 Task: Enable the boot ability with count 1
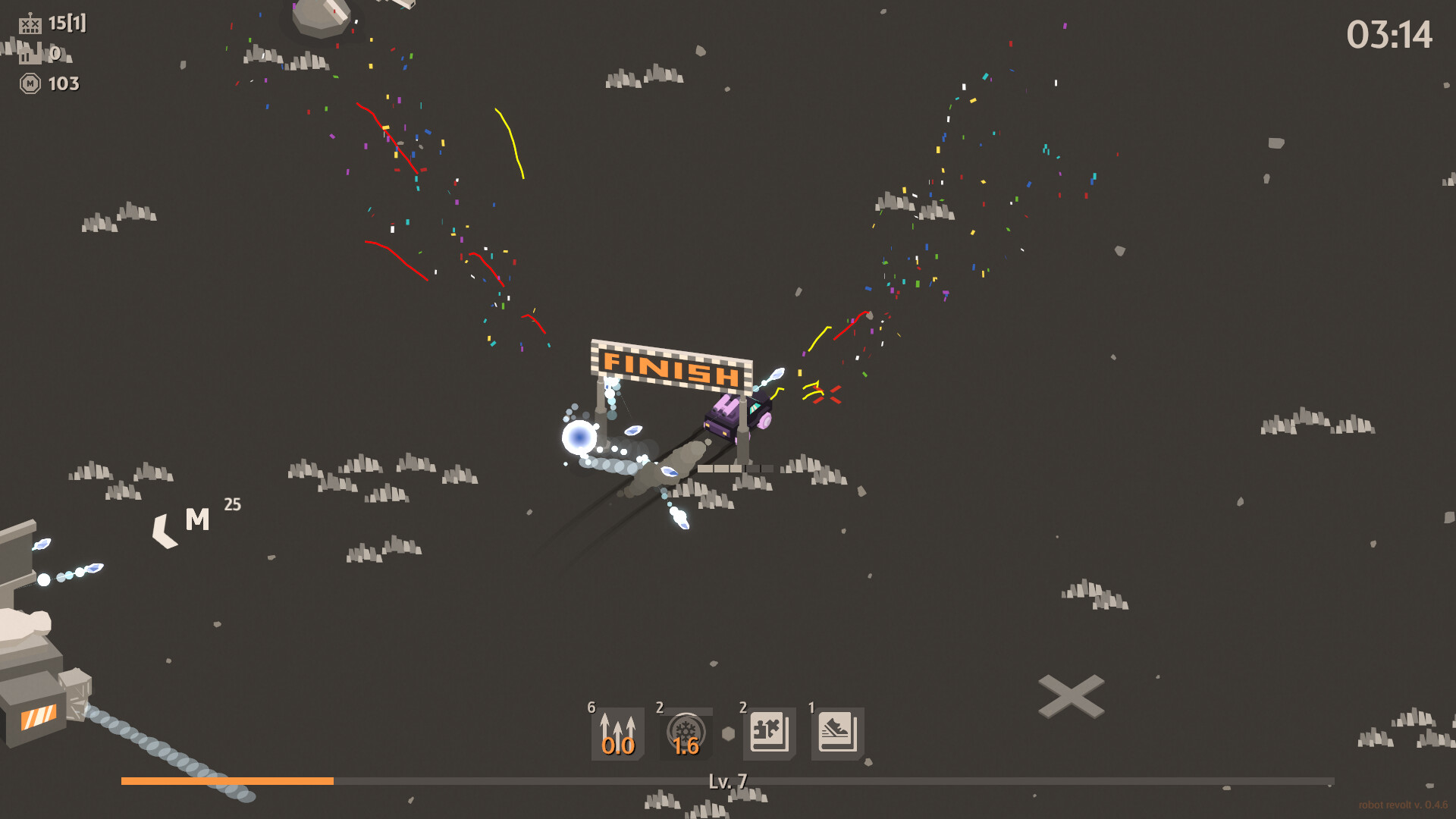(837, 732)
